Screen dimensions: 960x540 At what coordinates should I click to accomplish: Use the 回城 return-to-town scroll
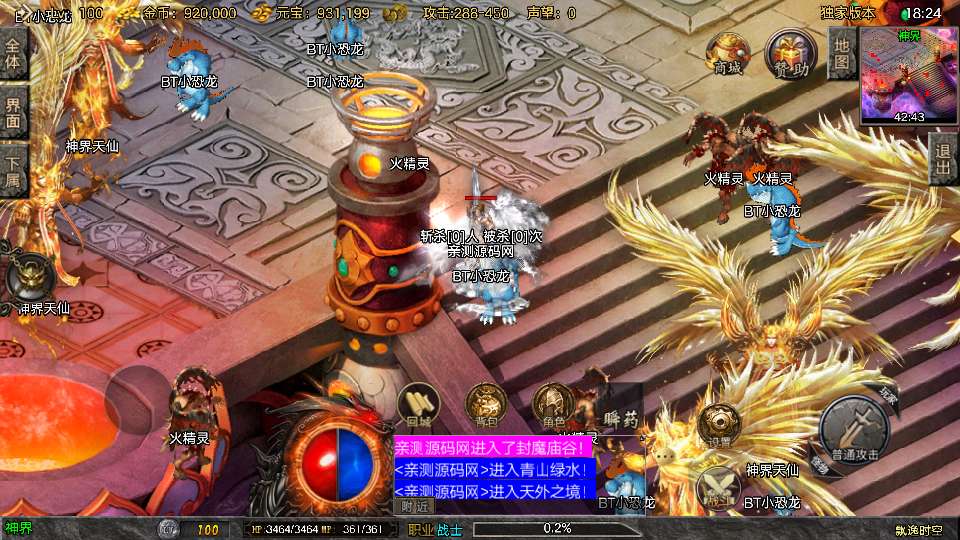pyautogui.click(x=419, y=407)
